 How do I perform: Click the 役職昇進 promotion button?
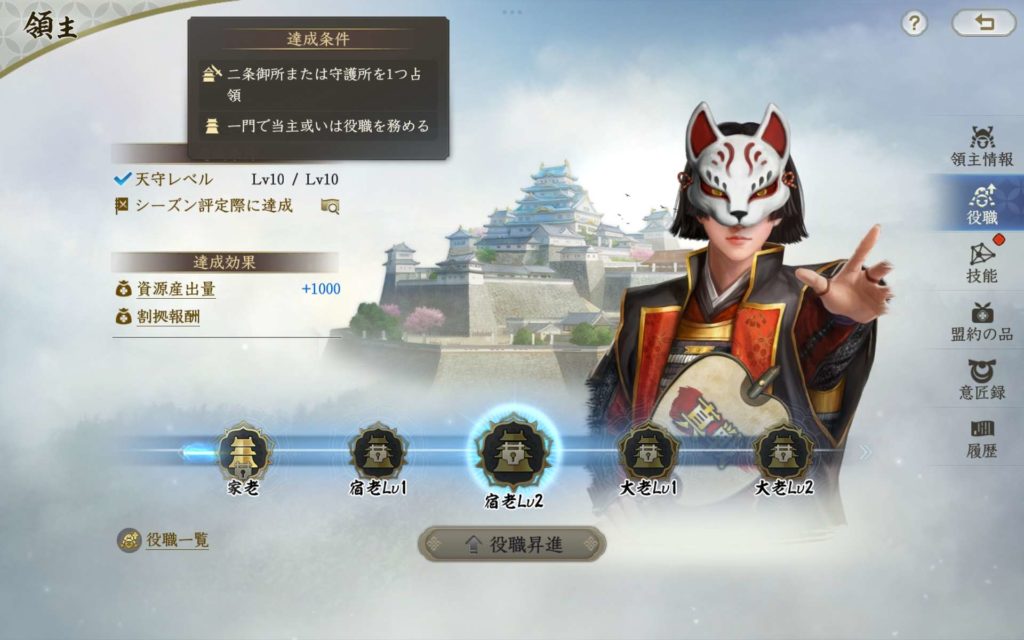pyautogui.click(x=512, y=544)
